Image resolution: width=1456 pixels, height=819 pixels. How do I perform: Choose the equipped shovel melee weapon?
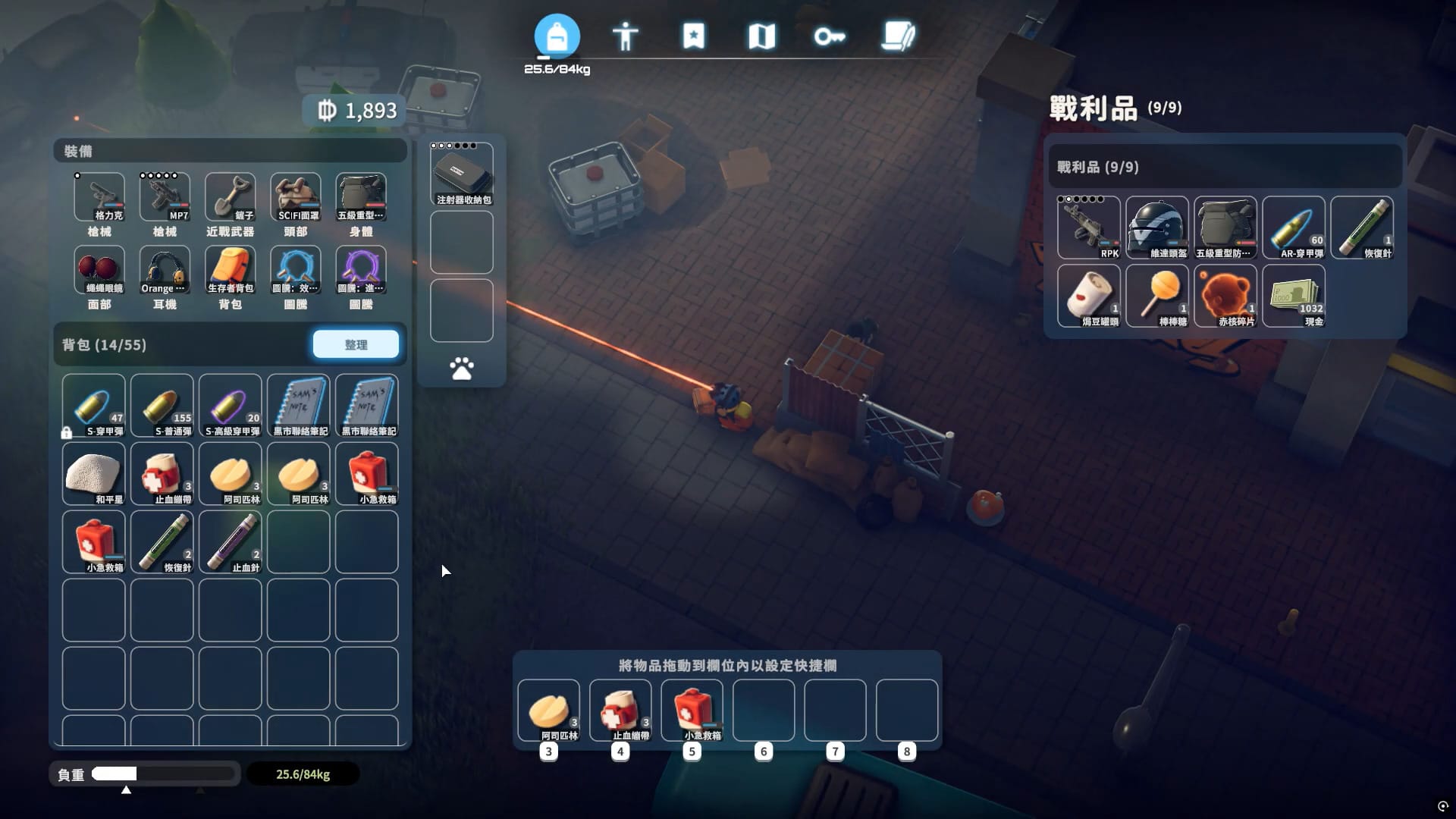tap(230, 197)
